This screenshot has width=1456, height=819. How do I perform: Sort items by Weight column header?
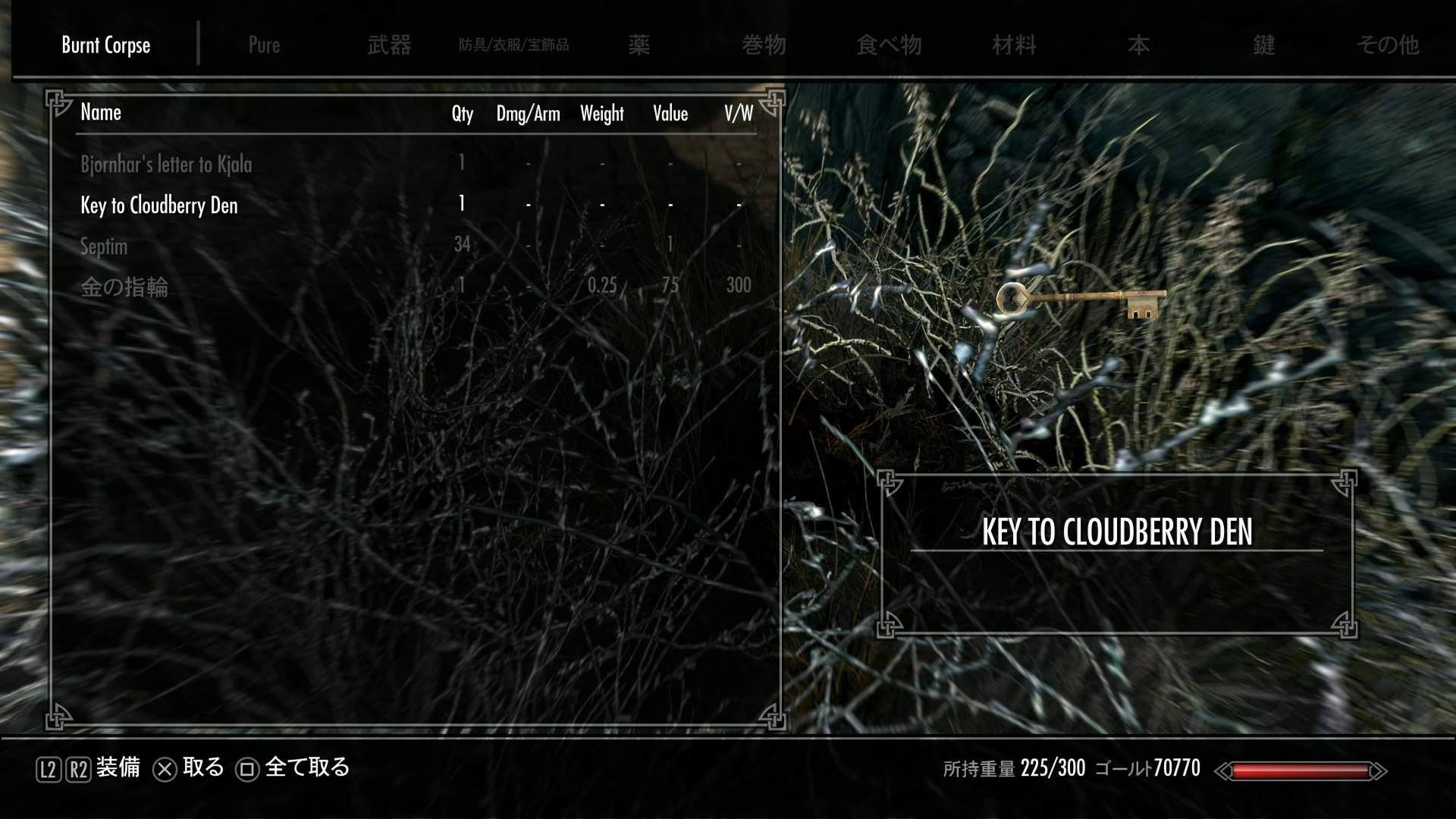[601, 114]
